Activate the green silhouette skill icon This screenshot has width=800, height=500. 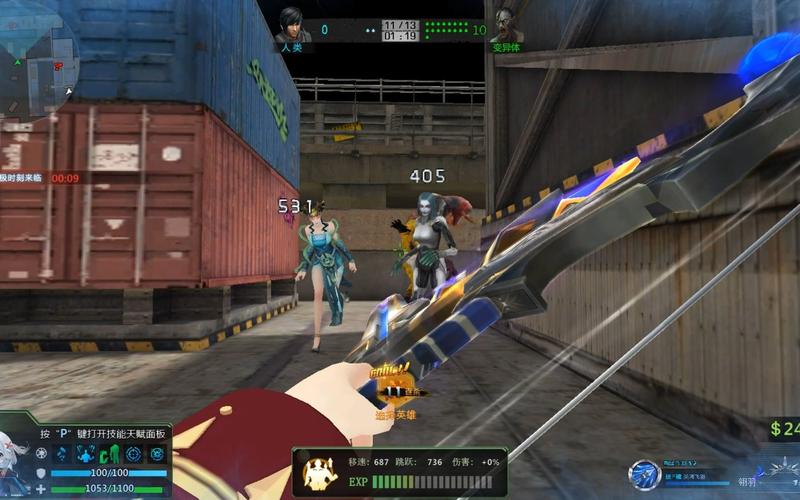click(110, 454)
